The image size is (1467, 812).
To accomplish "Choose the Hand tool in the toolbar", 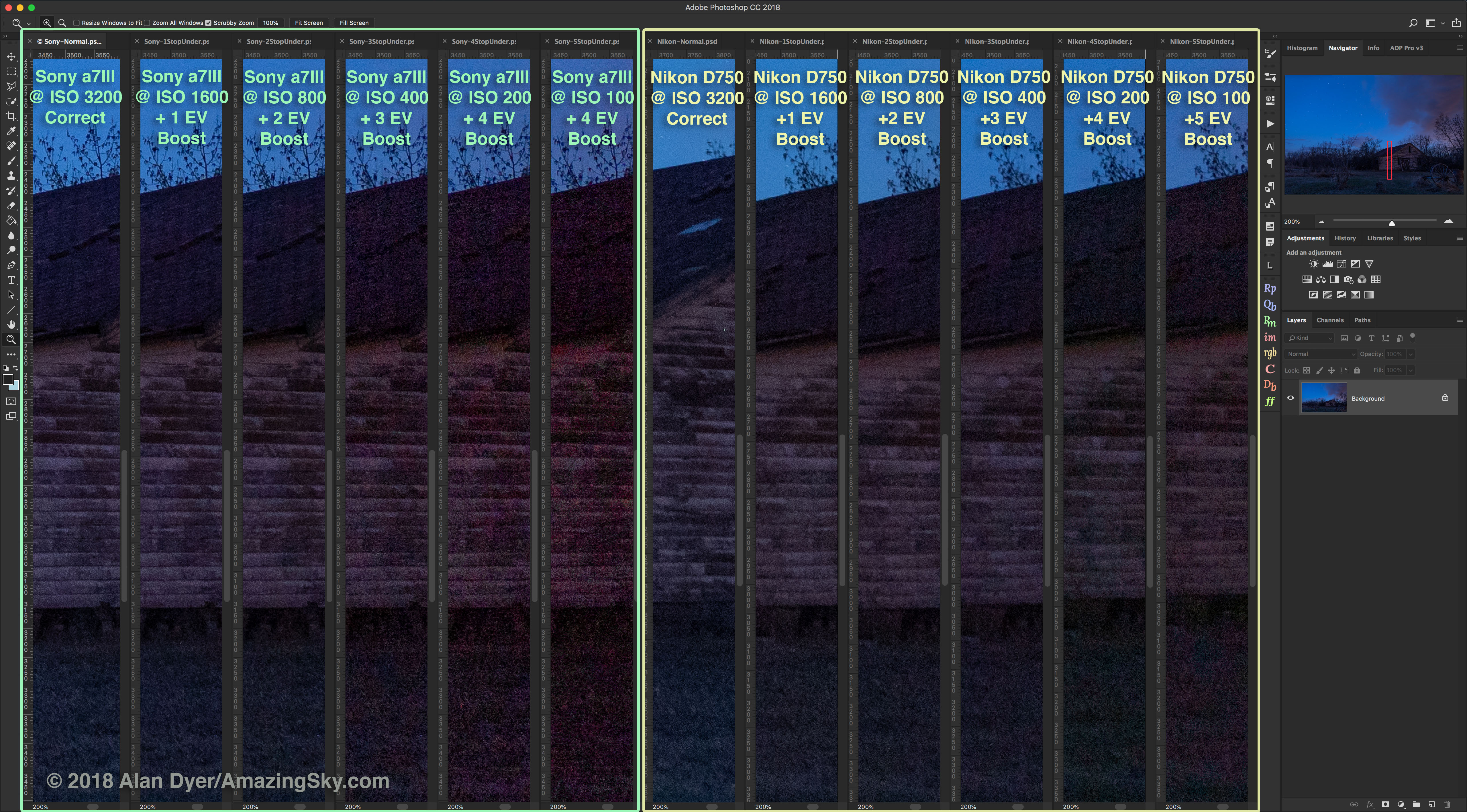I will [x=11, y=325].
